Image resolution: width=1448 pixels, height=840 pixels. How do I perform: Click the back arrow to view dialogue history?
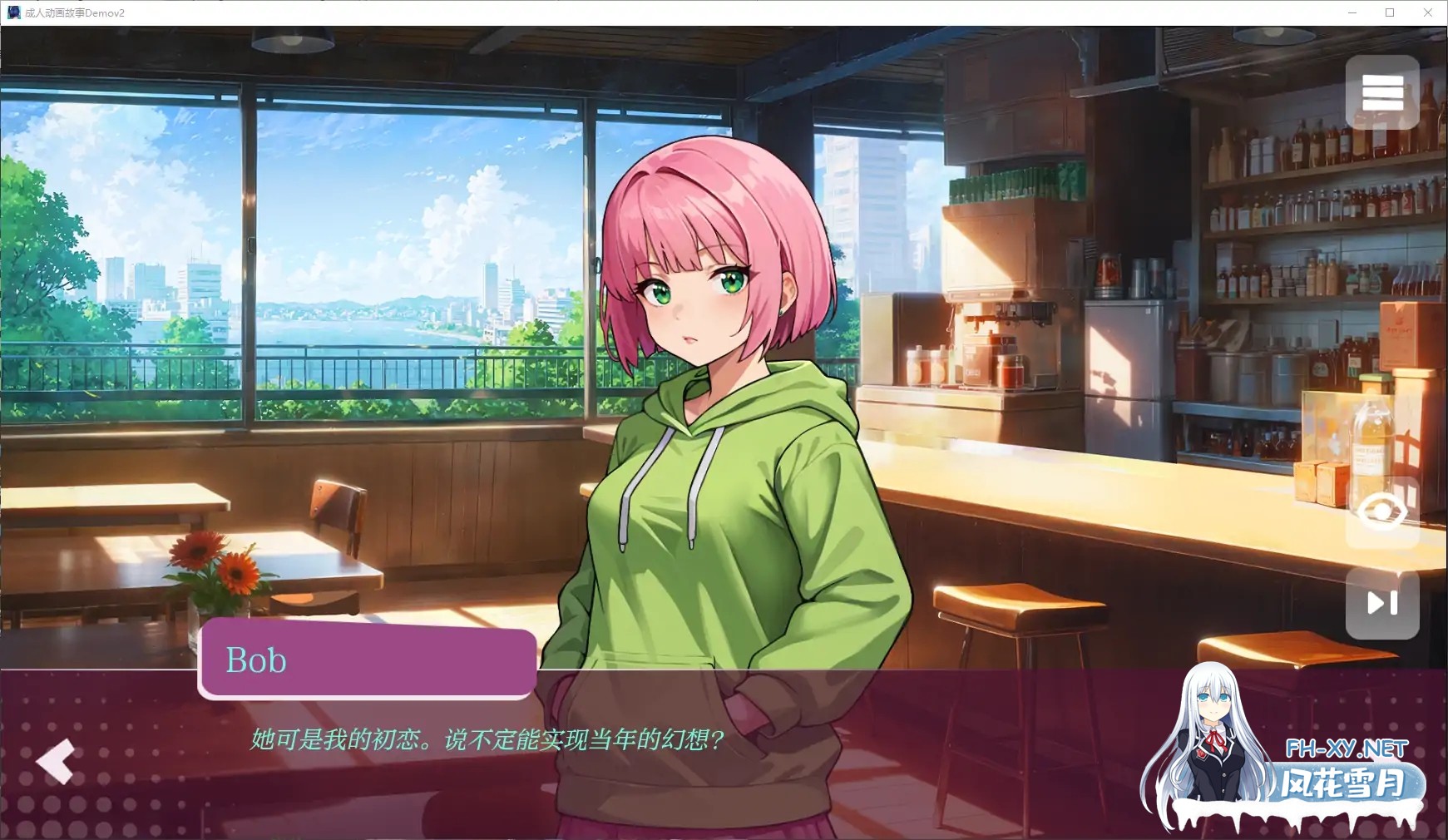point(55,762)
